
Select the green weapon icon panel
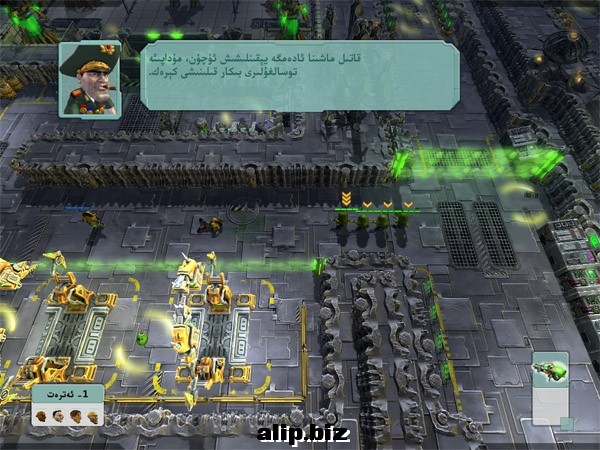(551, 369)
